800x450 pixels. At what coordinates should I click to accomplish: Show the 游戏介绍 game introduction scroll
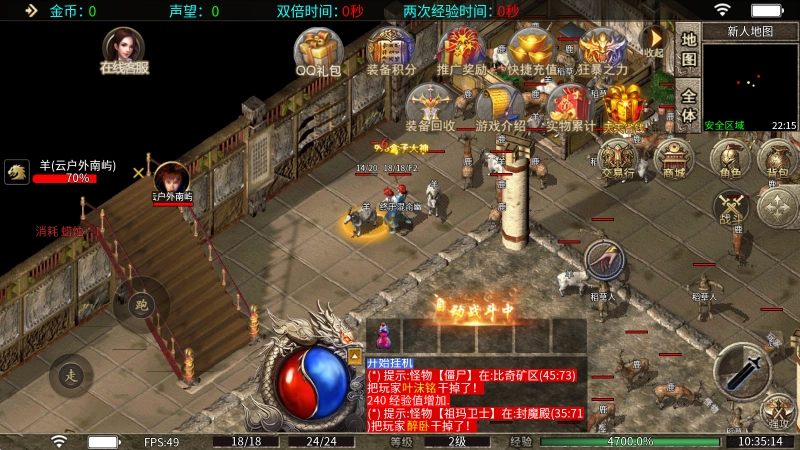click(500, 106)
